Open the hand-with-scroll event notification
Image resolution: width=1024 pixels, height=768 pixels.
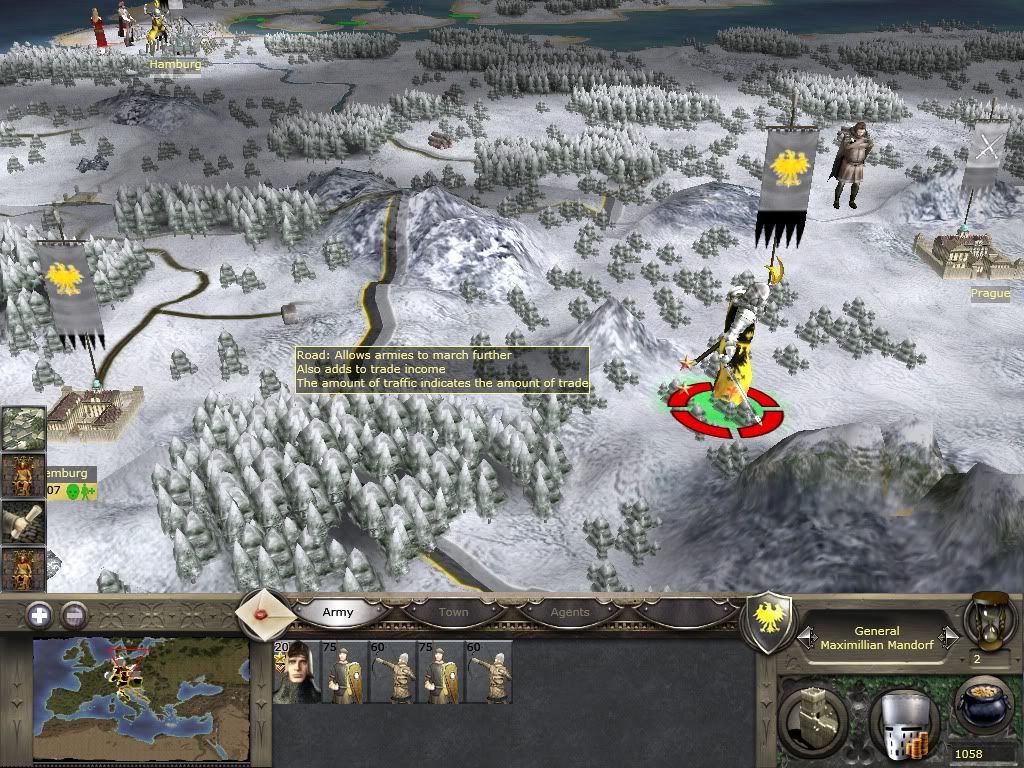pos(22,521)
